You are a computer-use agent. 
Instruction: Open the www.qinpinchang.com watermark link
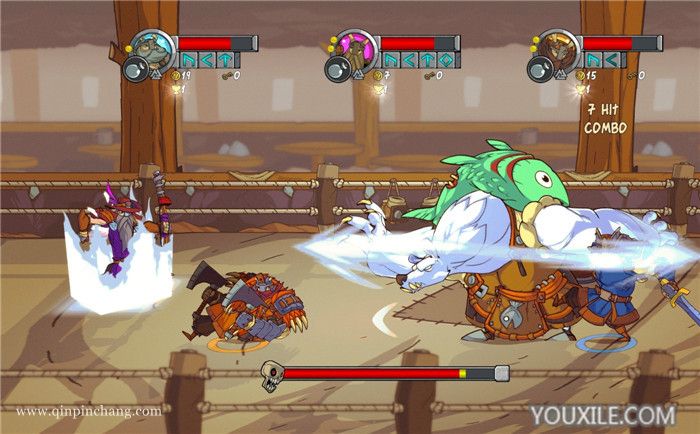[88, 411]
